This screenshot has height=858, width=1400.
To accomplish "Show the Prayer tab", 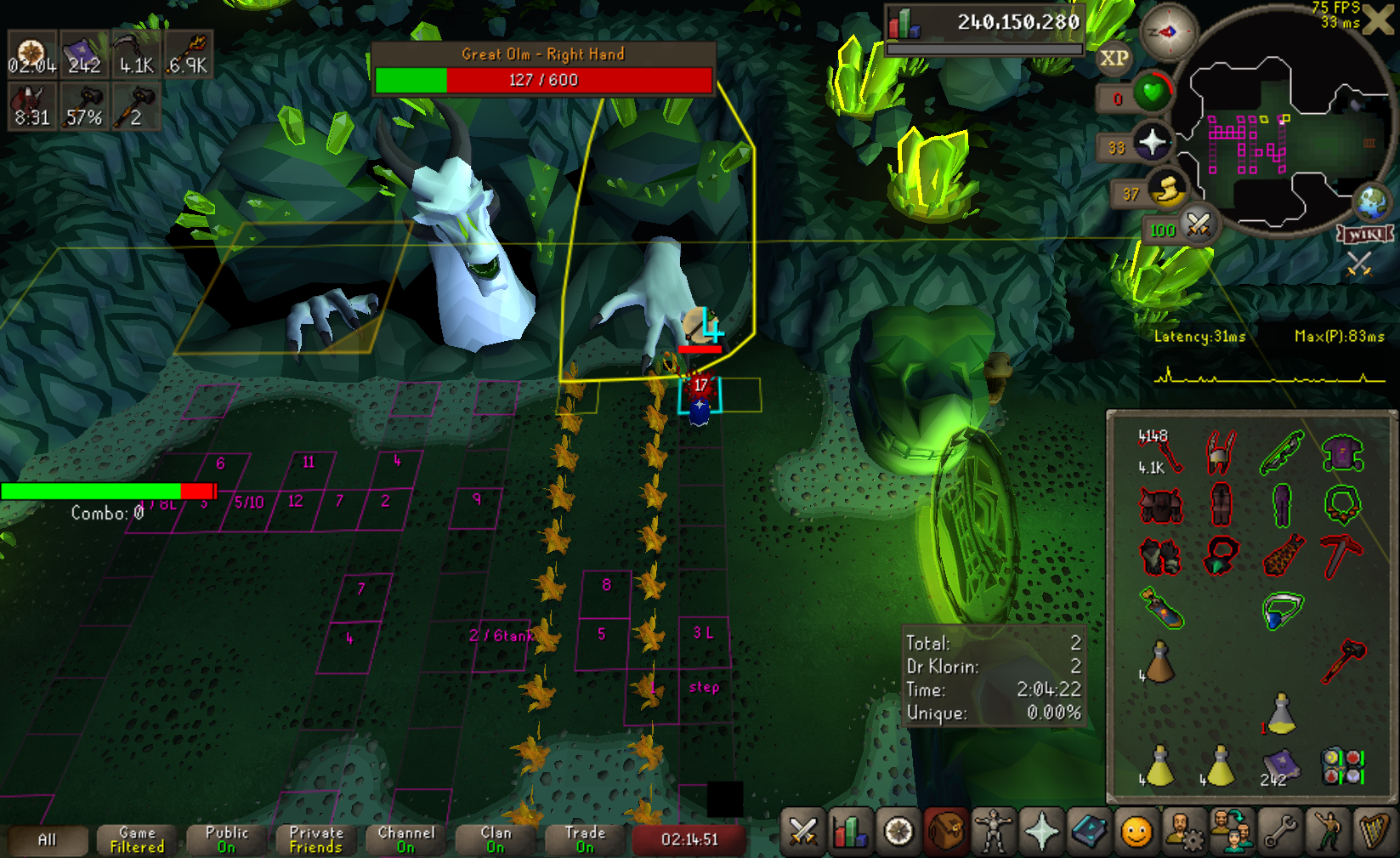I will tap(1040, 832).
